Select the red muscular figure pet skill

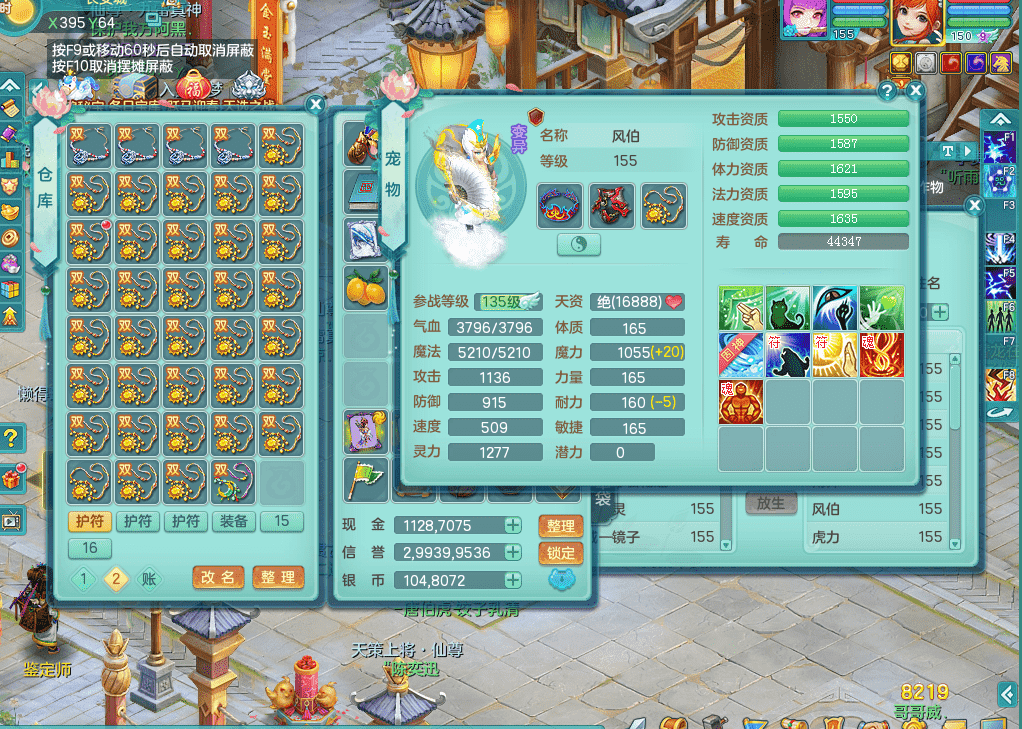point(740,402)
